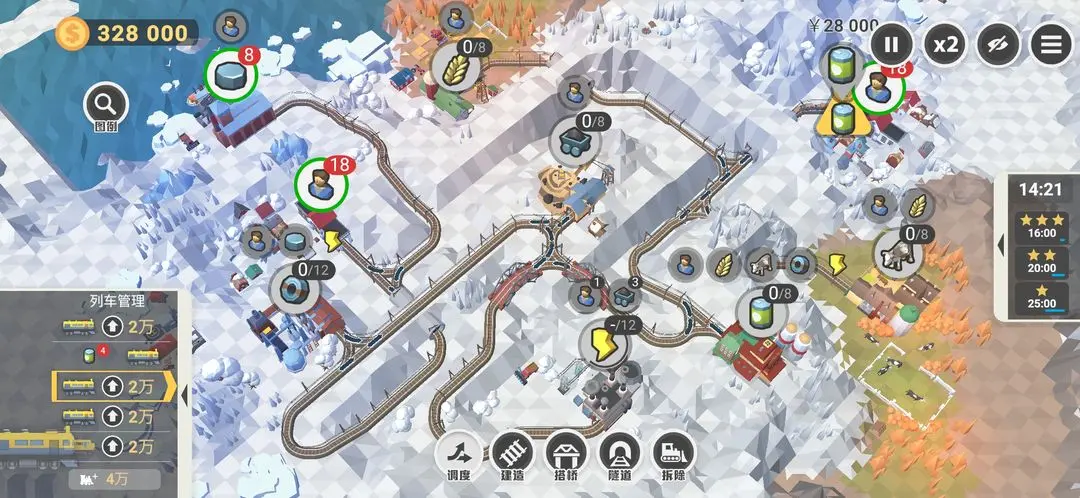The width and height of the screenshot is (1080, 498).
Task: Open the magnifier legend (图例) button
Action: click(106, 104)
